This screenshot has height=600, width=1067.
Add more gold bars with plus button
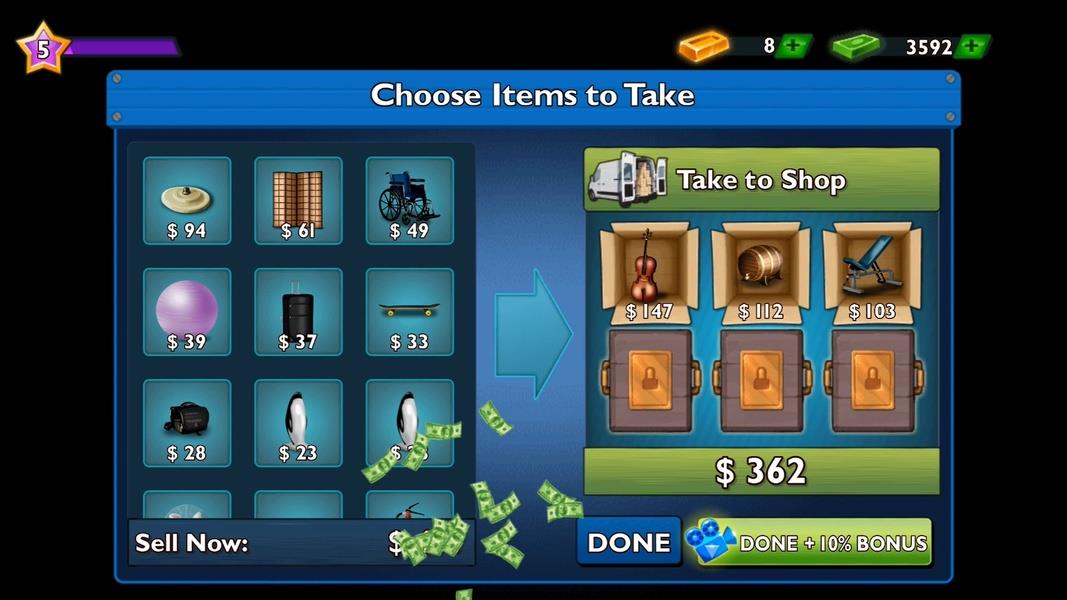click(x=794, y=46)
